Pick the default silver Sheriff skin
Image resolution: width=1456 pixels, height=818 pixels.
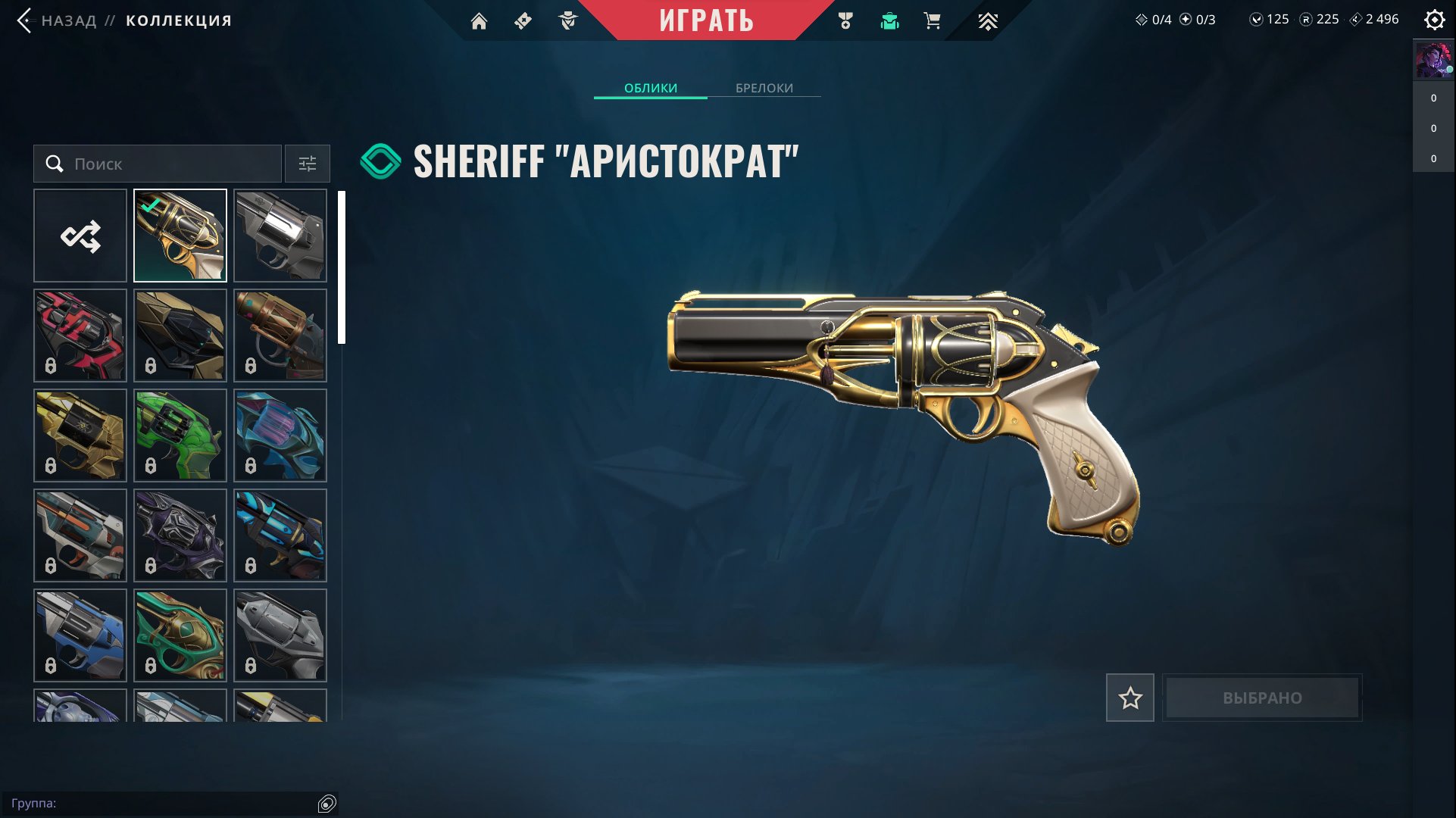pyautogui.click(x=280, y=236)
